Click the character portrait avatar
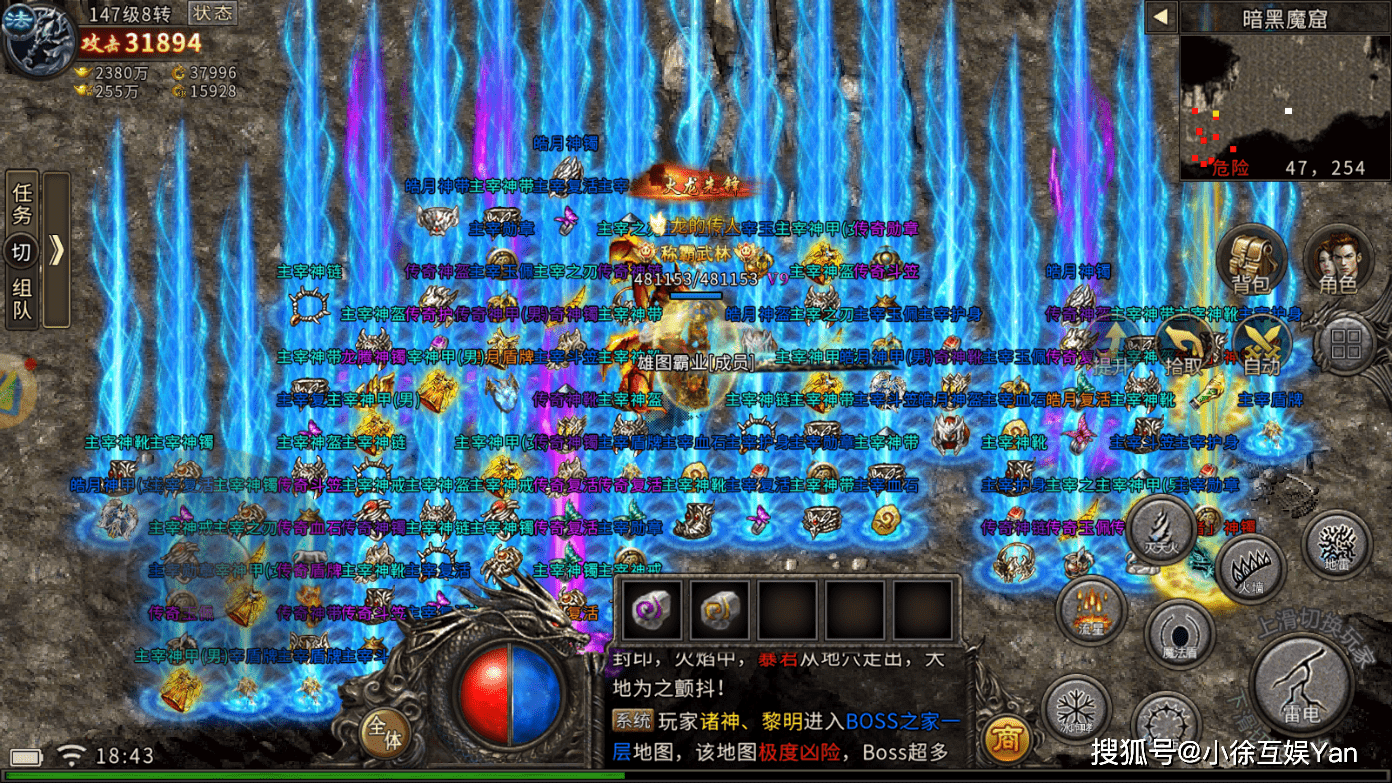 (38, 42)
